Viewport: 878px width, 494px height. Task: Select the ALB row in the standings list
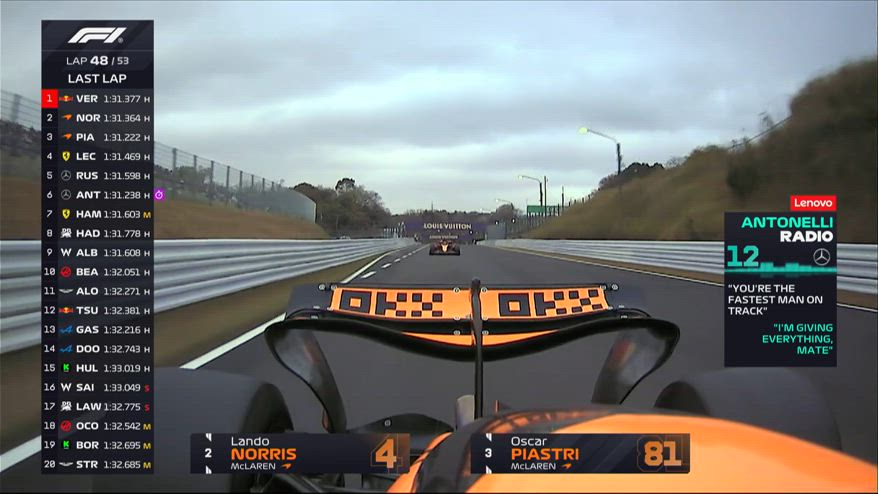pos(97,253)
